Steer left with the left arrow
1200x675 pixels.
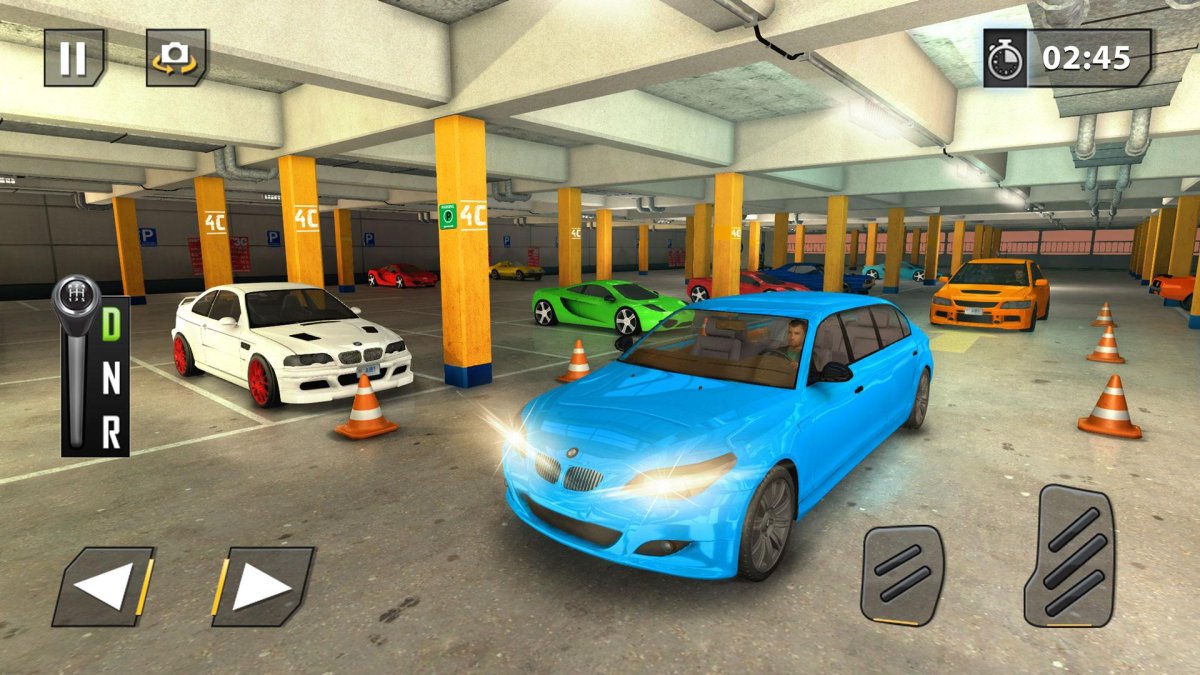[x=104, y=587]
